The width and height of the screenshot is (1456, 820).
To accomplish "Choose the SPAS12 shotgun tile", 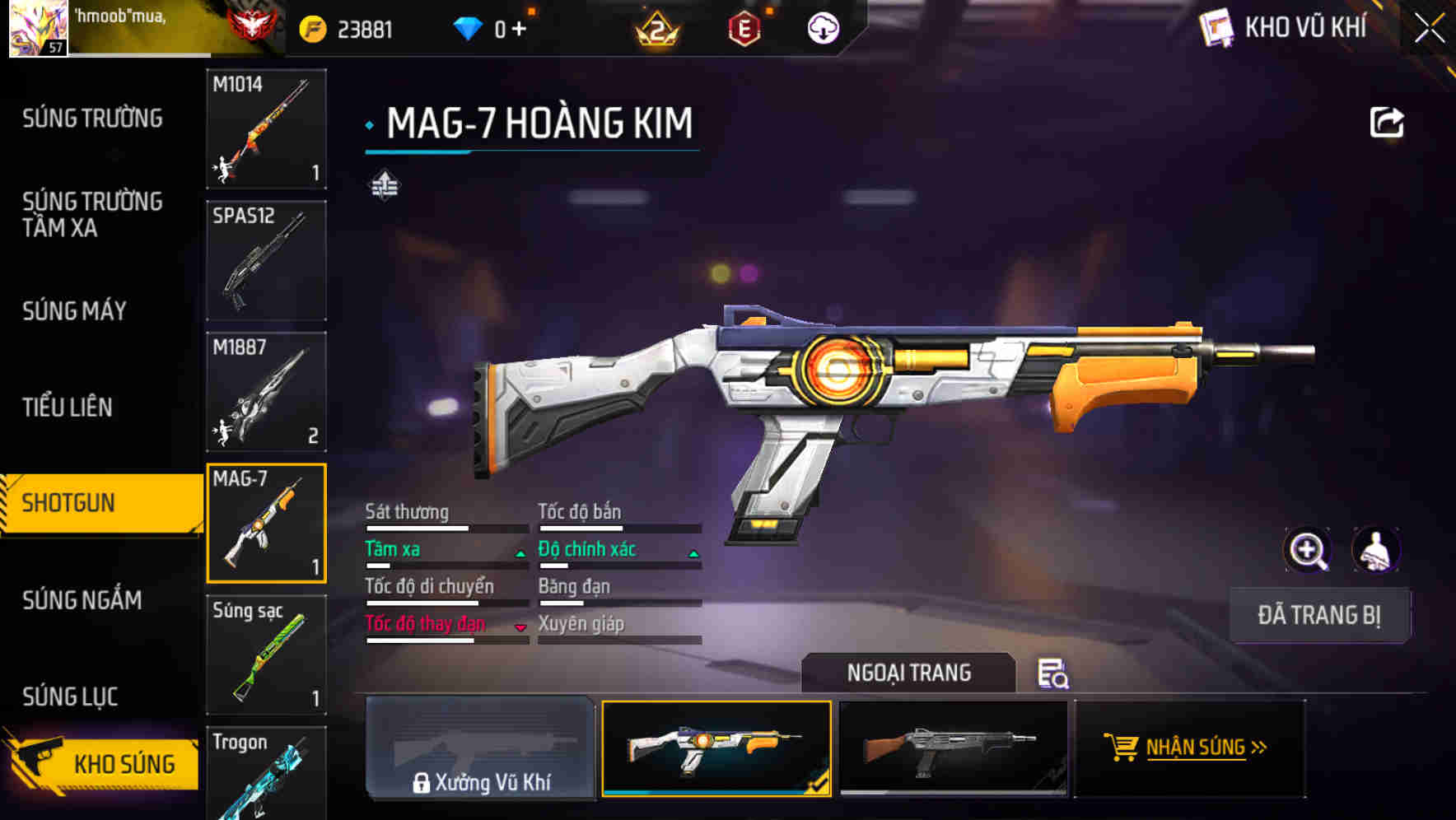I will pos(266,260).
